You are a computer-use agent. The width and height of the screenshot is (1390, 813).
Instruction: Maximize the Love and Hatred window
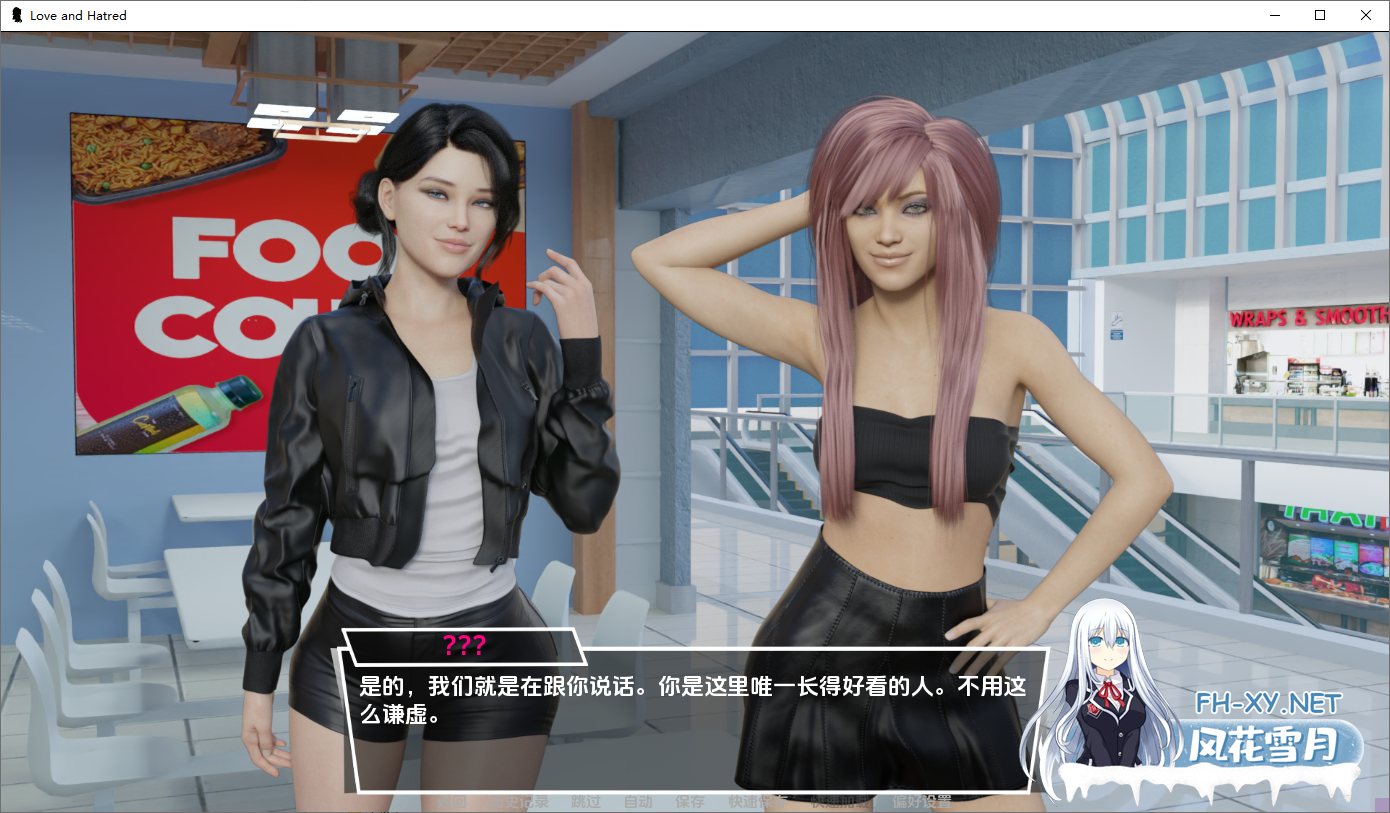1320,15
